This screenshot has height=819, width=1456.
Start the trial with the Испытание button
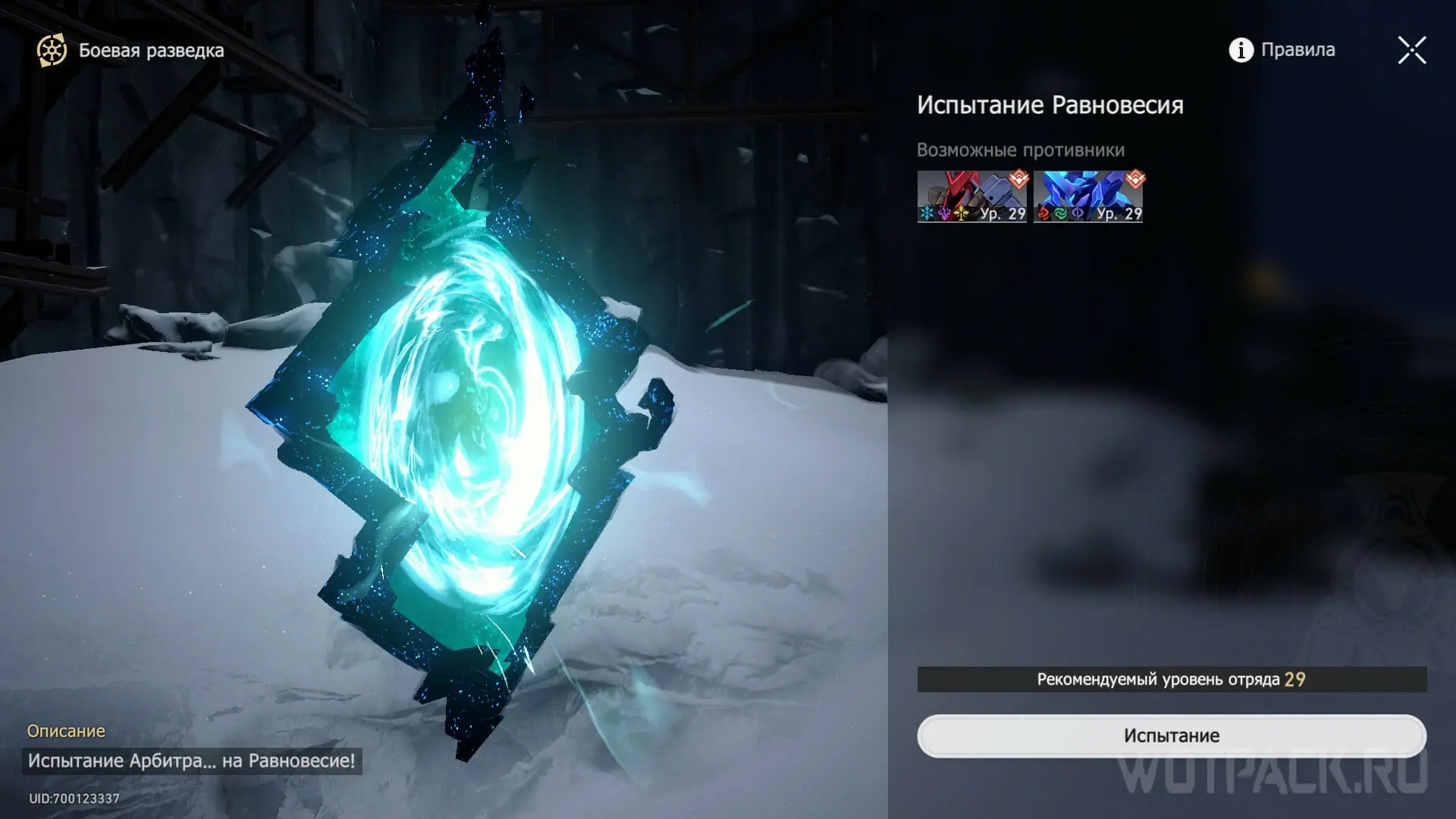[1171, 736]
